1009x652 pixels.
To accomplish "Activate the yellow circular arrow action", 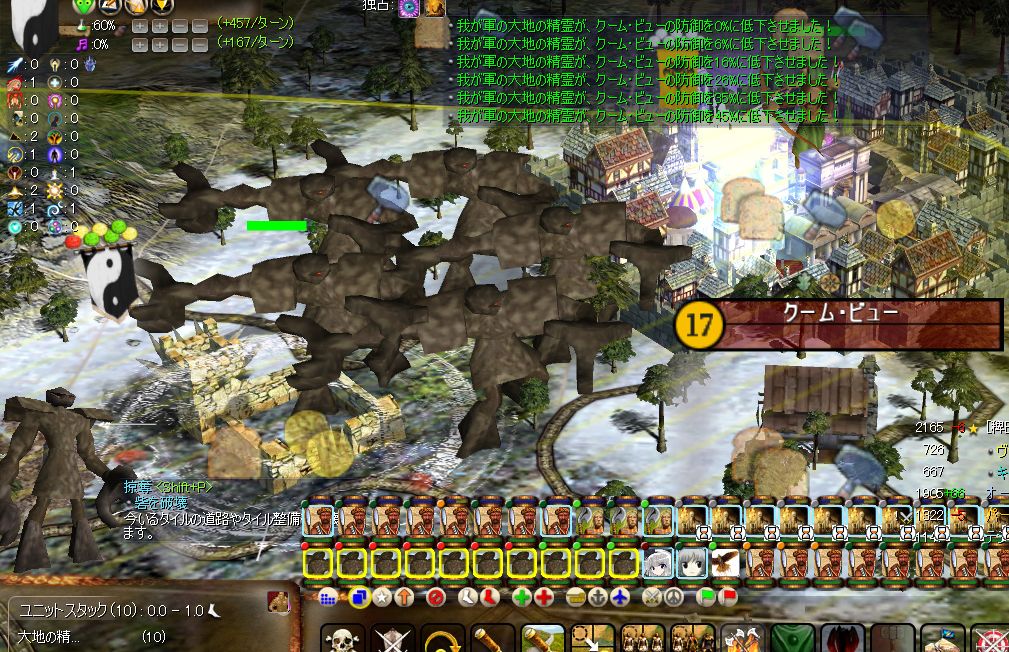I will click(x=443, y=640).
